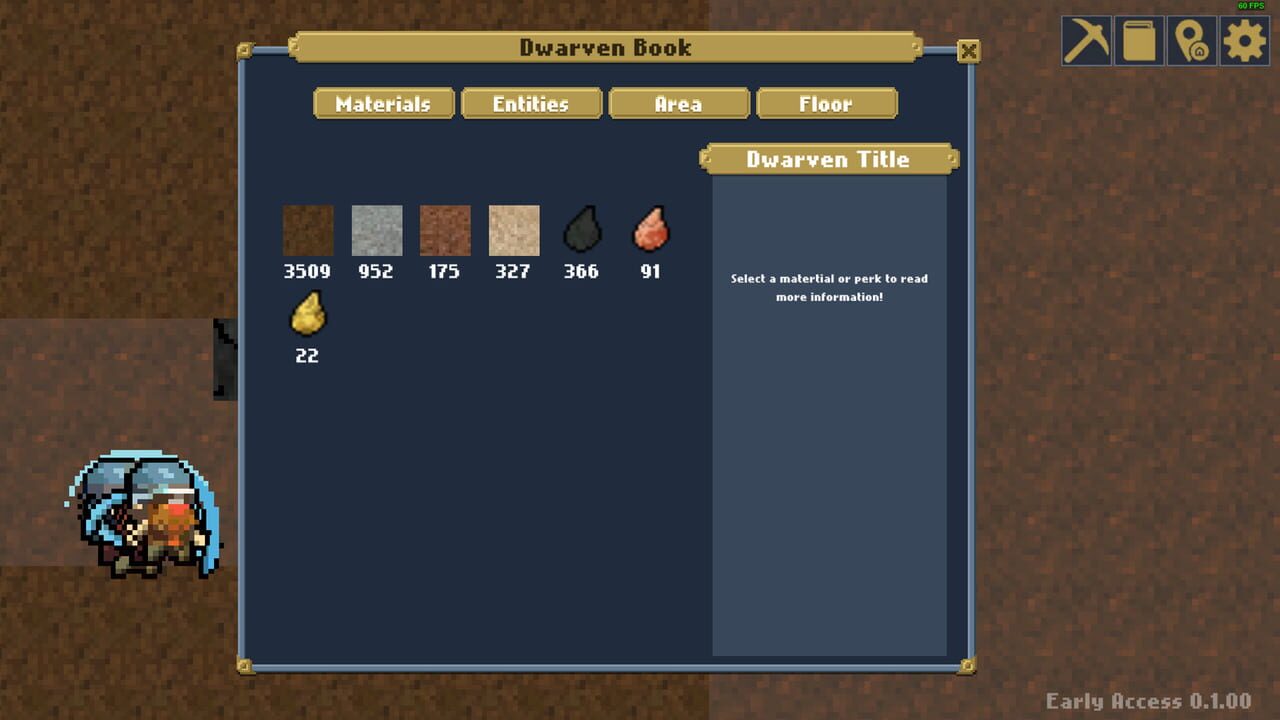Screen dimensions: 1280x720
Task: Select the stone material with count 952
Action: [376, 228]
